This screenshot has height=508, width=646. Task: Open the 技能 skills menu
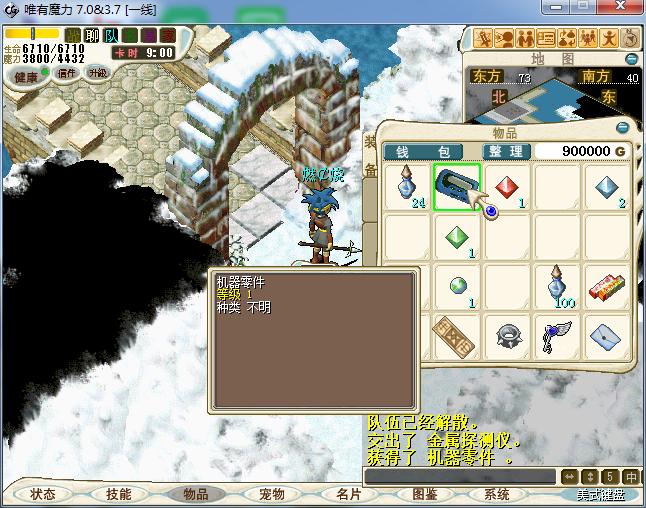pyautogui.click(x=119, y=494)
